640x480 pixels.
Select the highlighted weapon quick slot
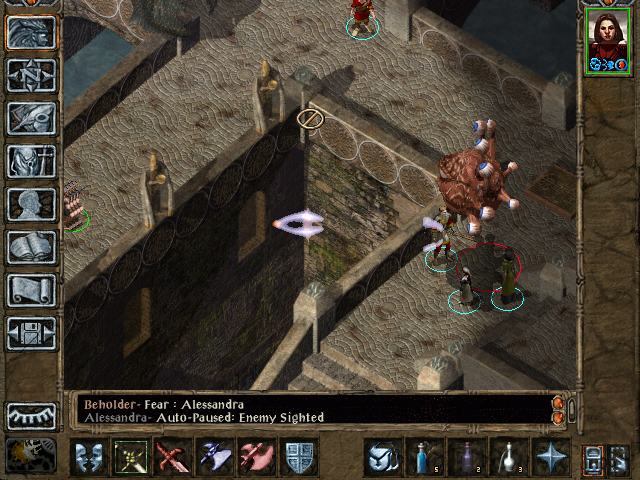[129, 458]
